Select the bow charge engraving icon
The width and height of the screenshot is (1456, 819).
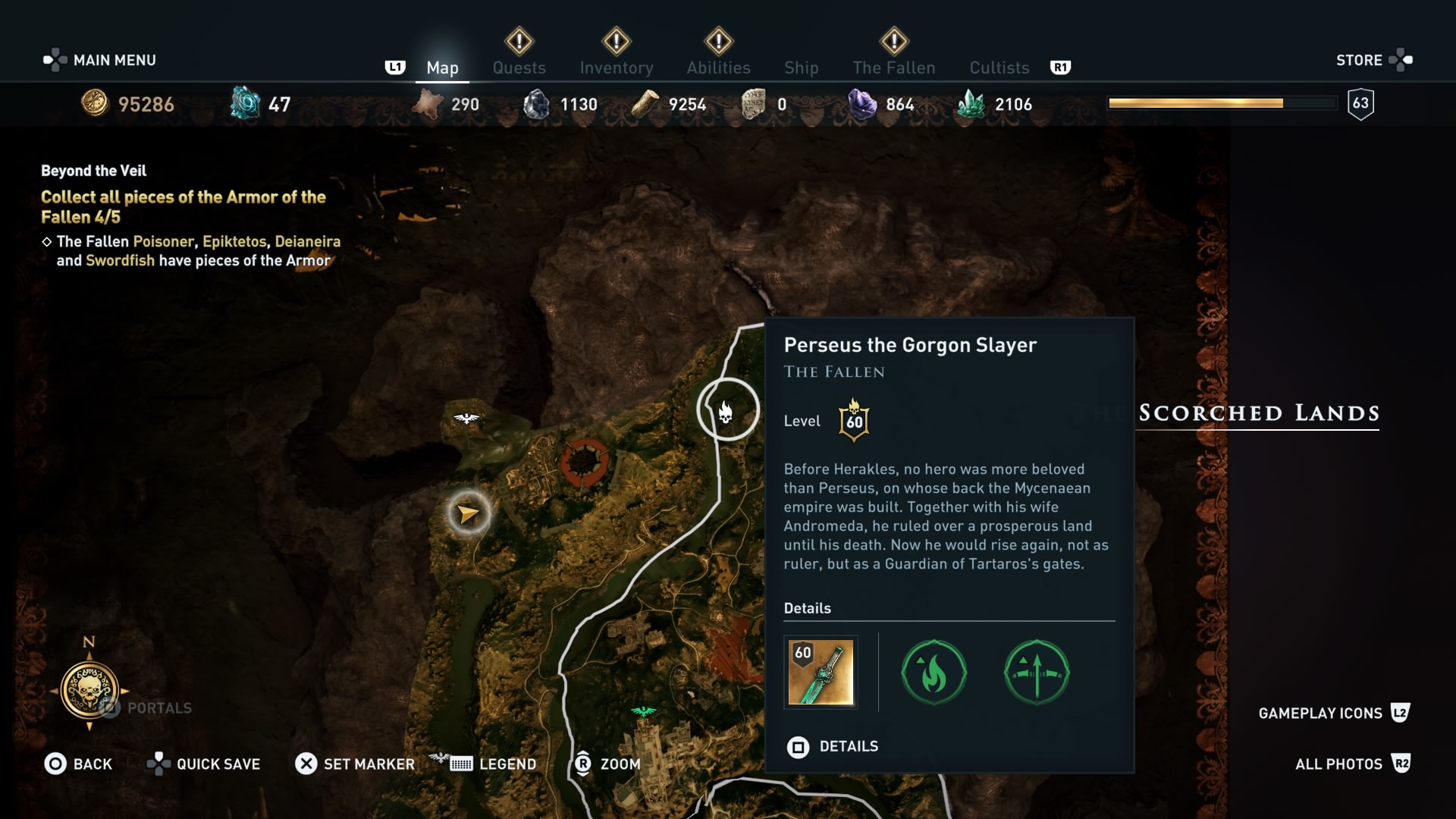pyautogui.click(x=1037, y=673)
